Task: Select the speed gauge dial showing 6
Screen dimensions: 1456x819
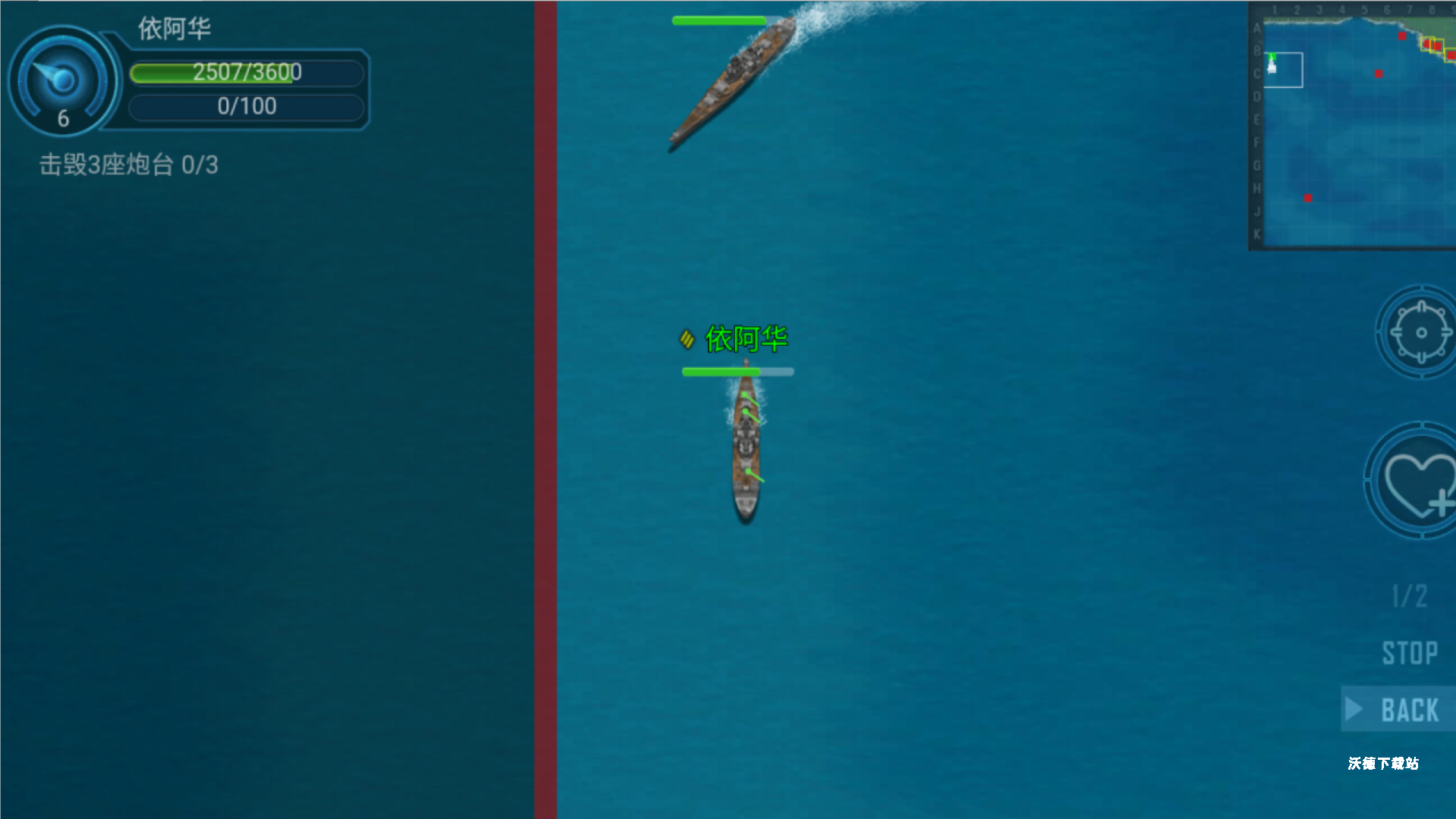Action: coord(63,82)
